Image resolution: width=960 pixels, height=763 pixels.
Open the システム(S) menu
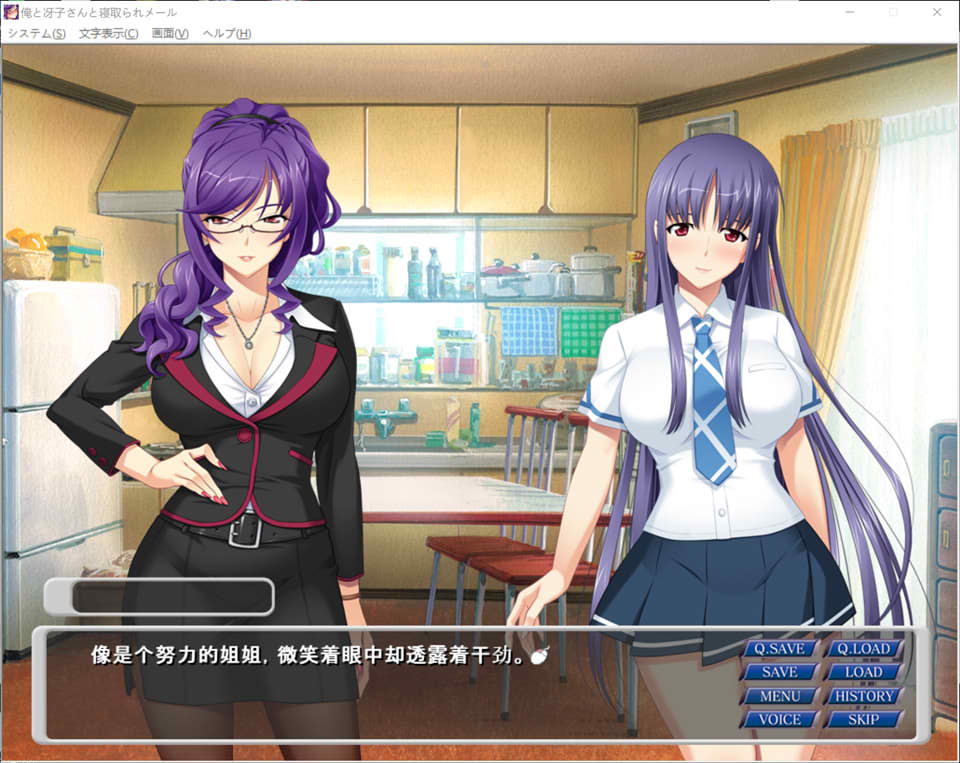[x=36, y=33]
